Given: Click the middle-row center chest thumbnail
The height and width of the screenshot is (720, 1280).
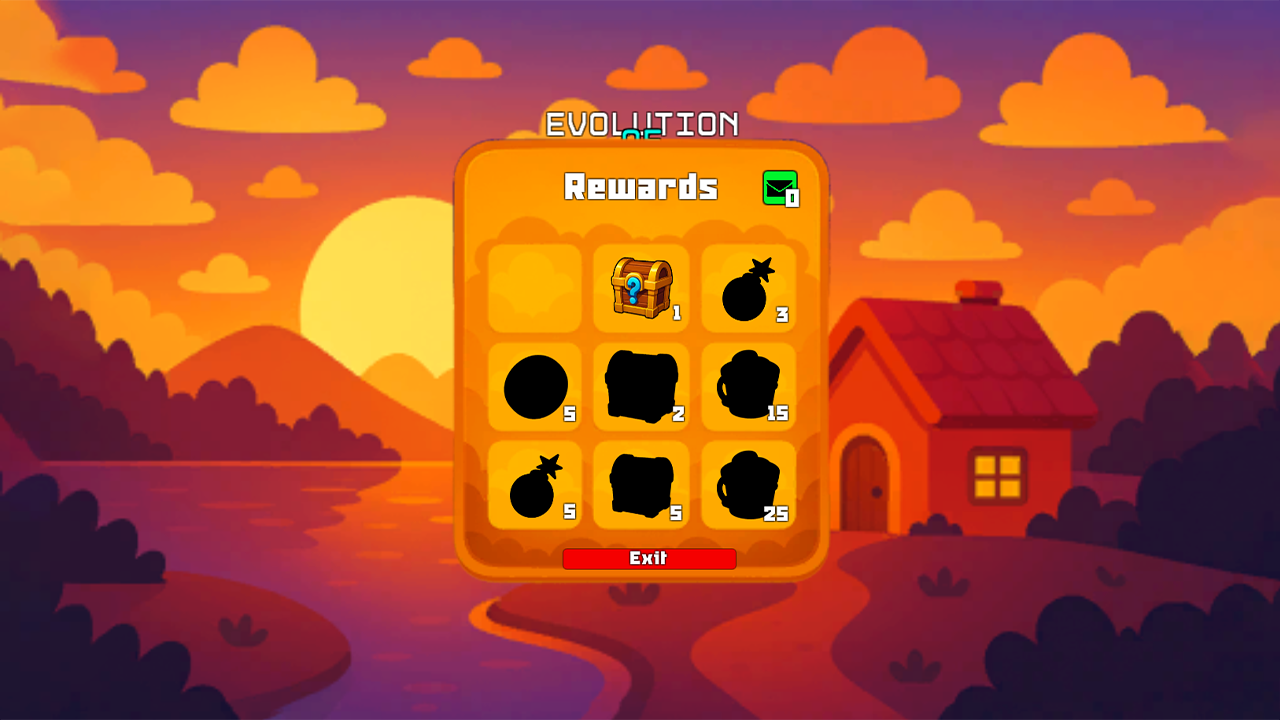Looking at the screenshot, I should click(x=641, y=387).
